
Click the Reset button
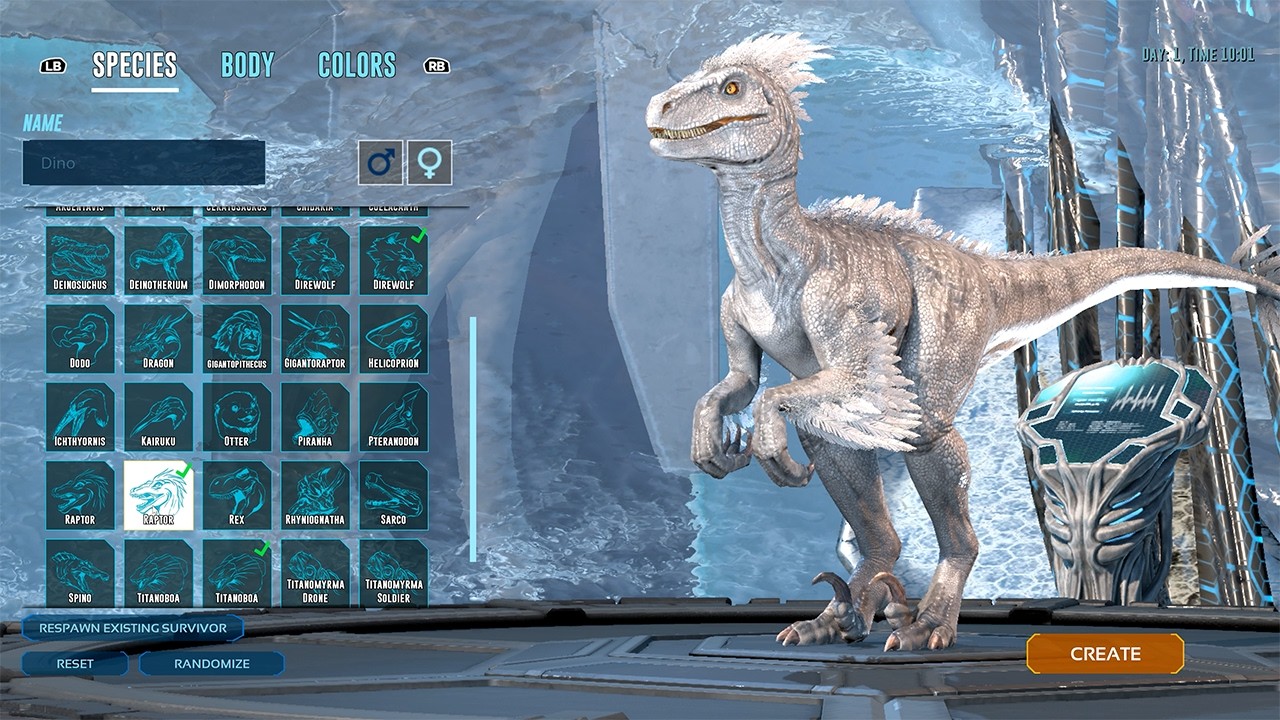click(x=75, y=663)
